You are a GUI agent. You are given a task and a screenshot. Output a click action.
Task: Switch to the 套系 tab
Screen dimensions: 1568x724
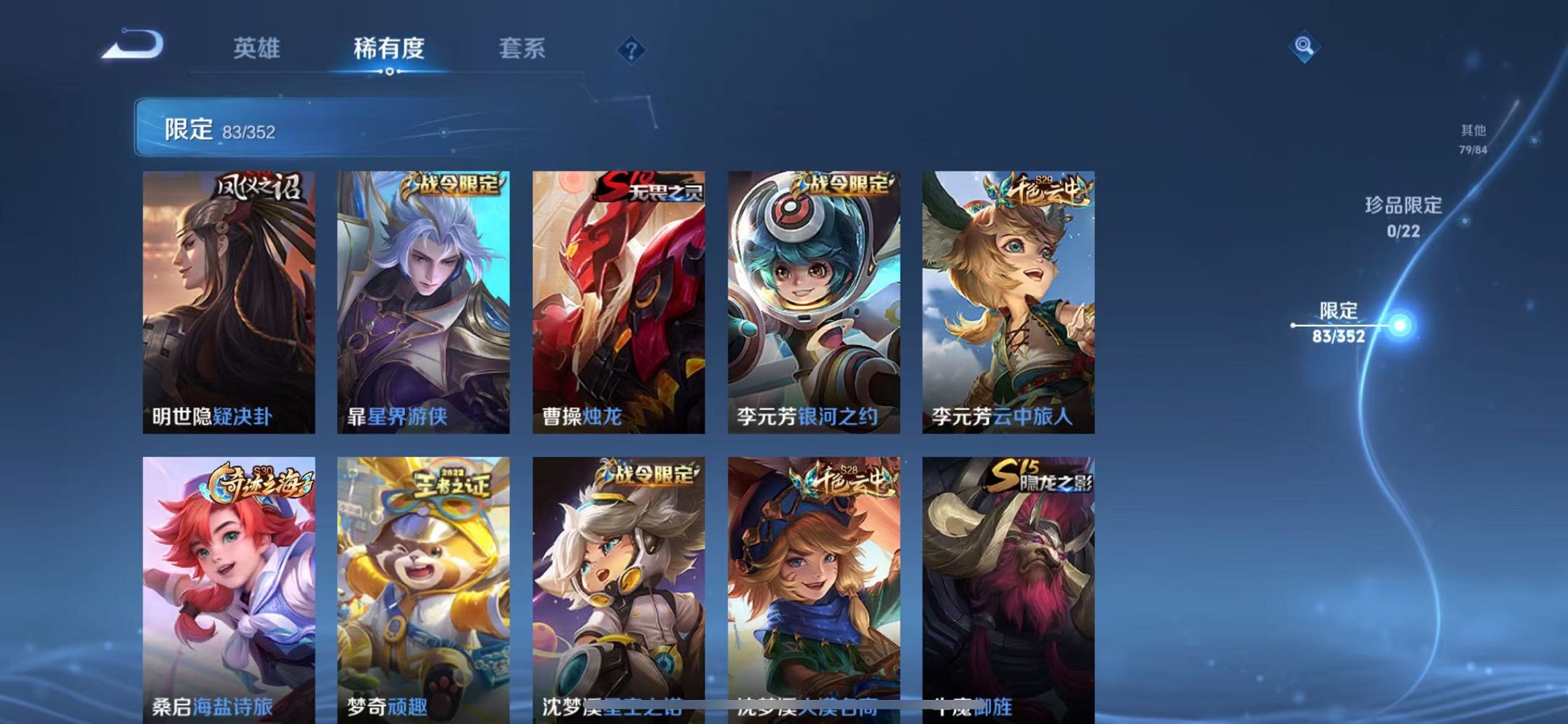[522, 47]
